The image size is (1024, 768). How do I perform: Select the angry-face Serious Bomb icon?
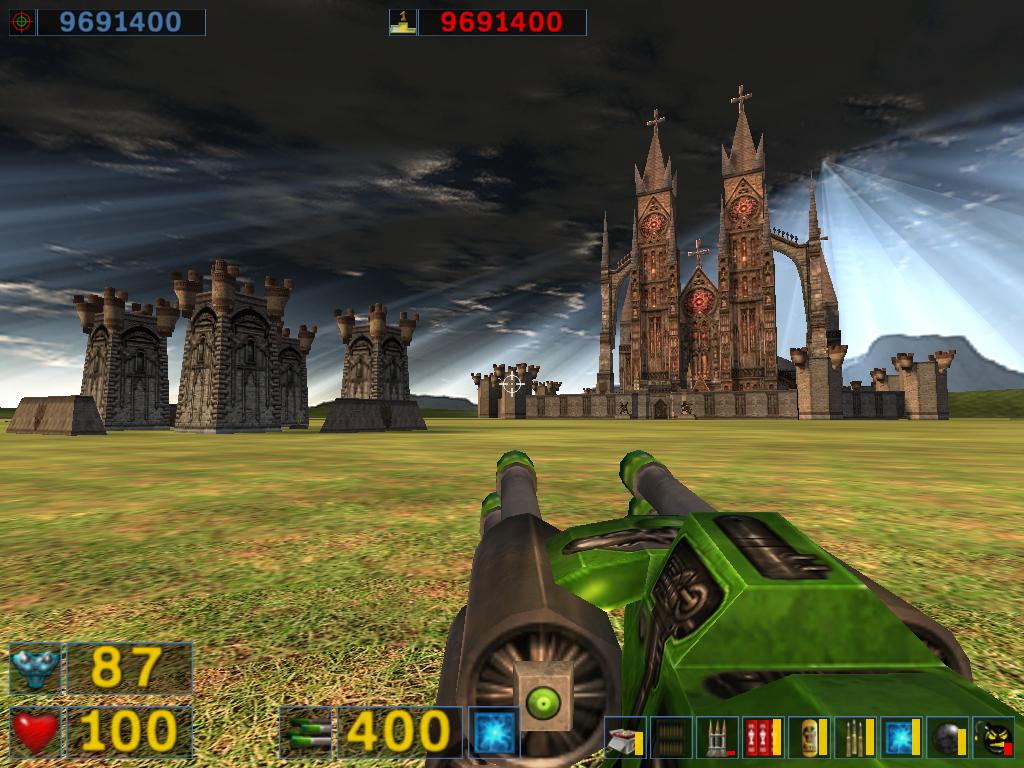tap(993, 739)
